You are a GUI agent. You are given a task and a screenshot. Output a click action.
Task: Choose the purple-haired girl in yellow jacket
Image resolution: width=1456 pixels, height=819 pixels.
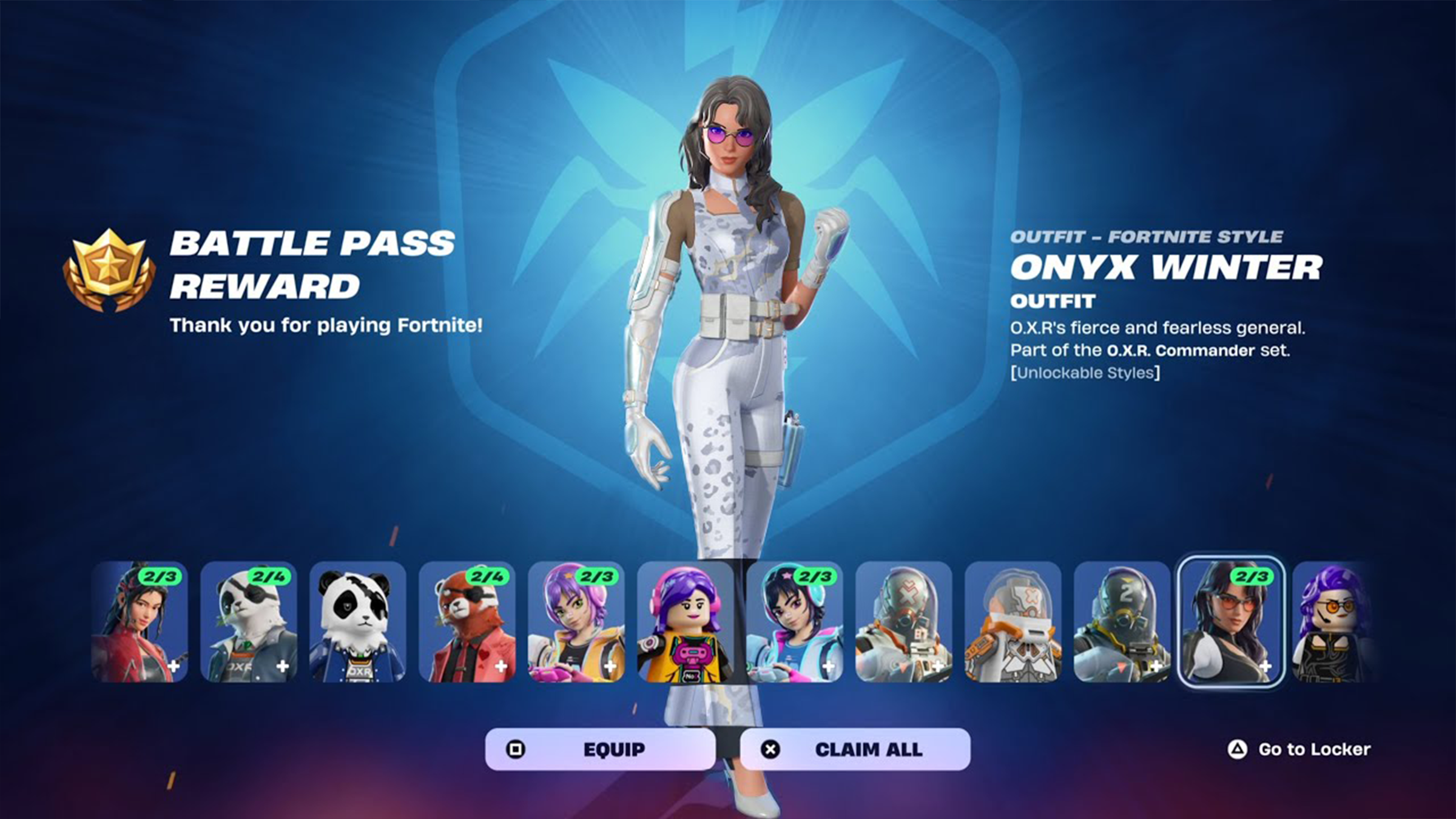pos(576,622)
